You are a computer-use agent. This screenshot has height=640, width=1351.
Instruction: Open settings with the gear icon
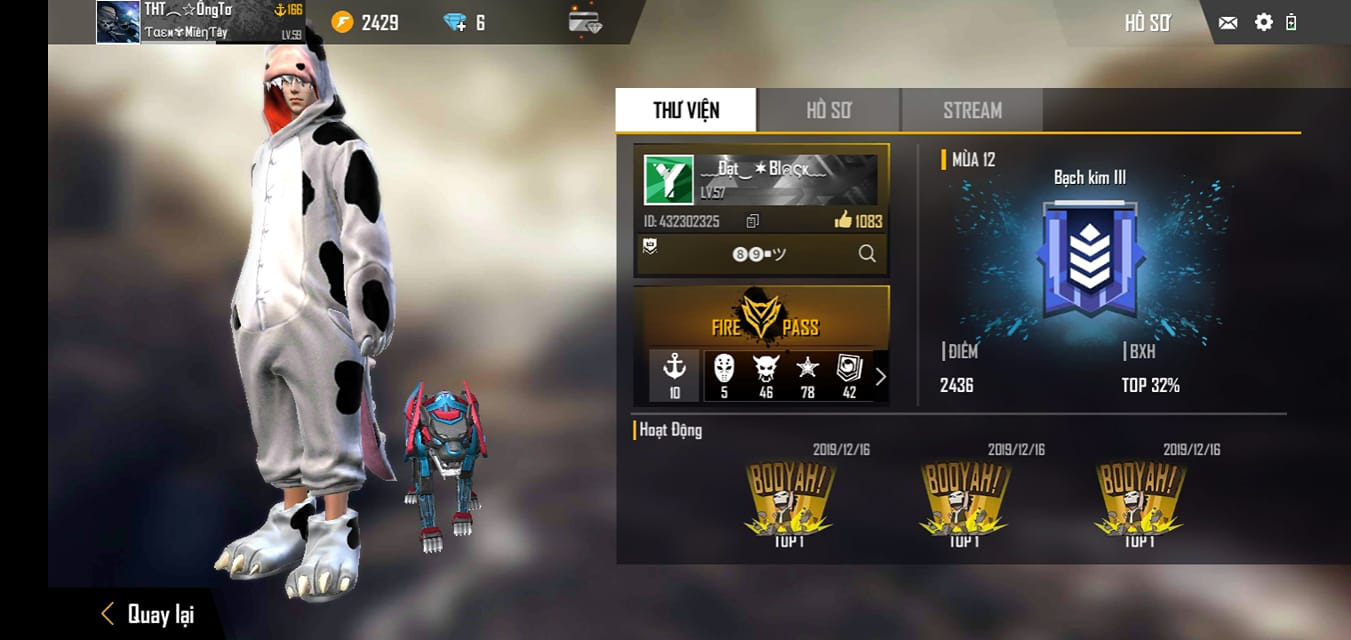[1263, 22]
